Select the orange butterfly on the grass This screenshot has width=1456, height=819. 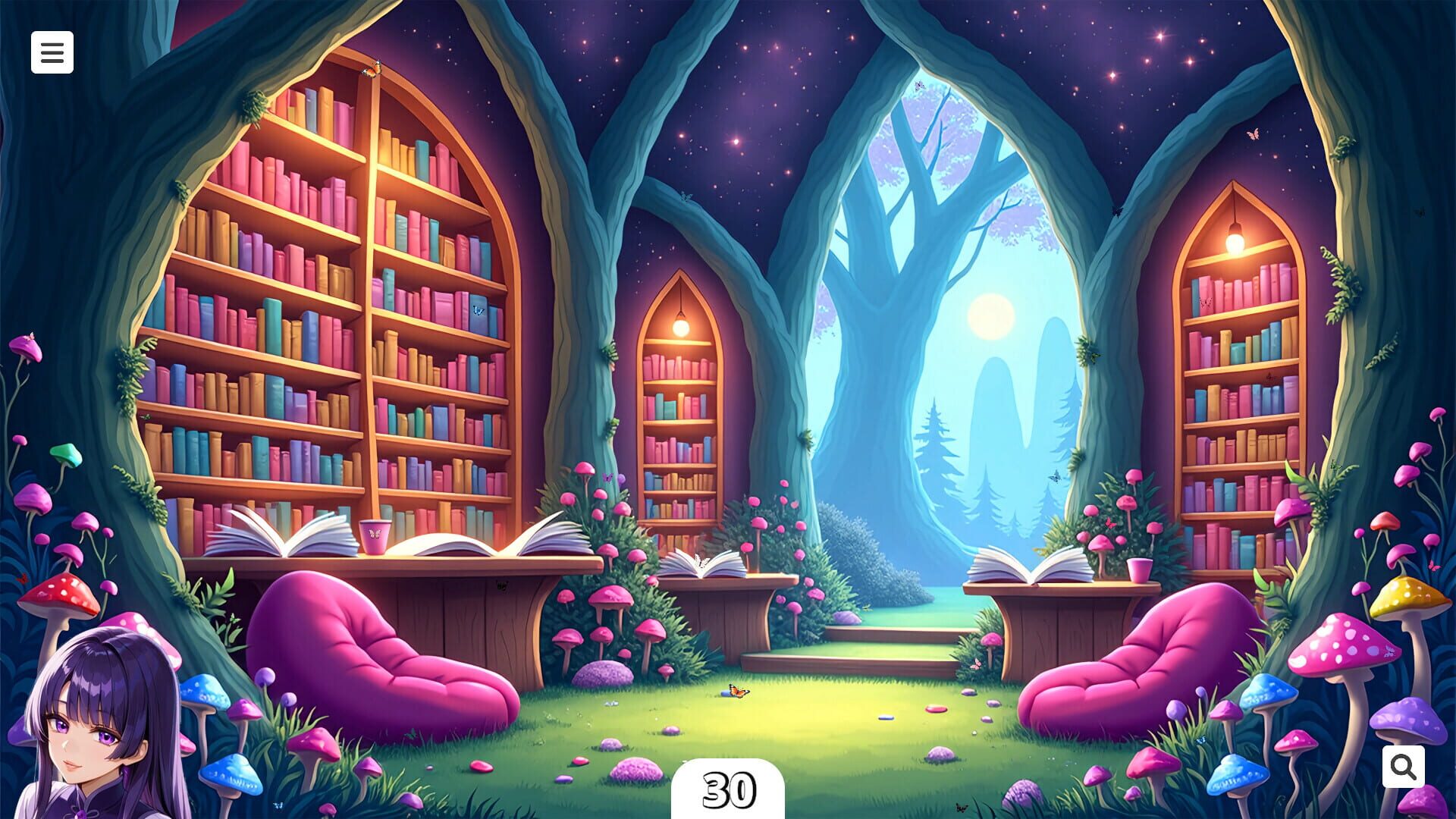(x=738, y=692)
